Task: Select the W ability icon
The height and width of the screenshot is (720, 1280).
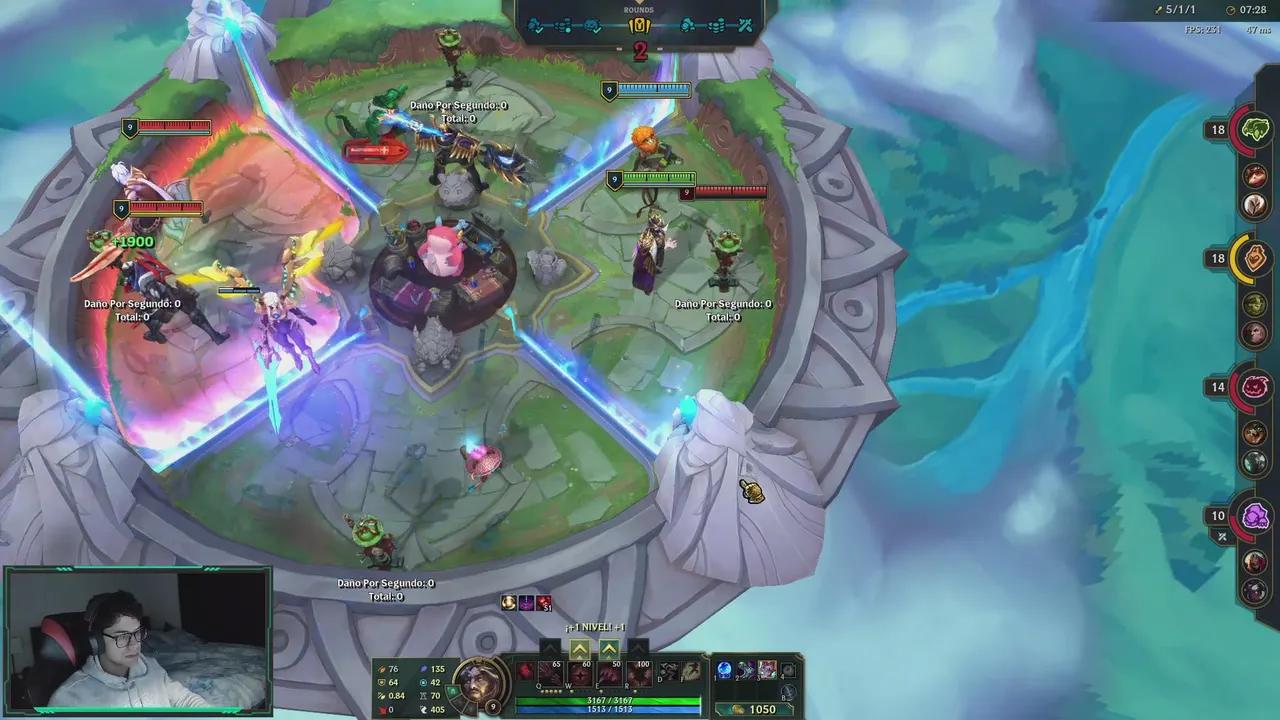Action: (x=578, y=674)
